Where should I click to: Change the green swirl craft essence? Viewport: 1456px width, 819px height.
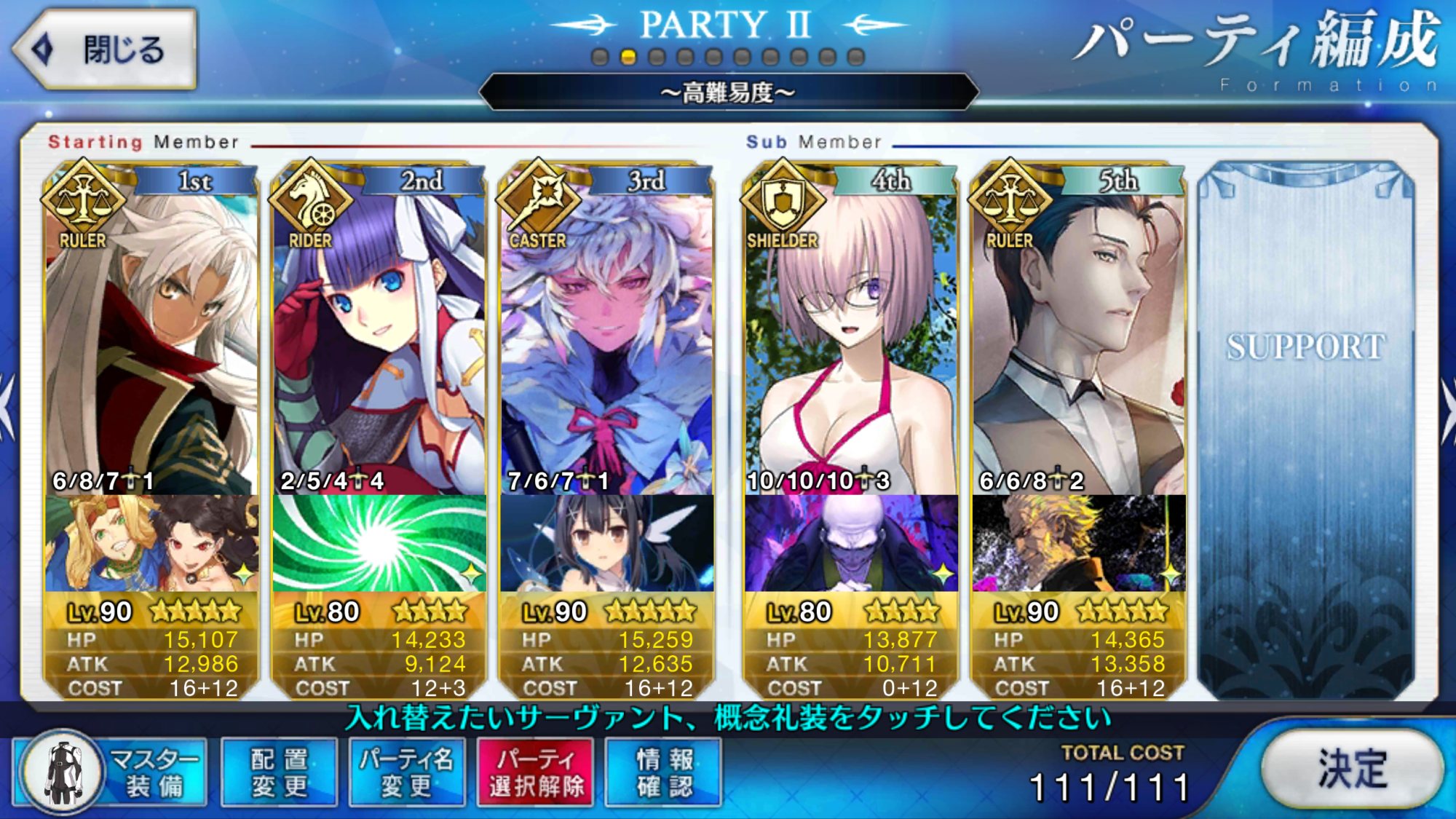[379, 544]
